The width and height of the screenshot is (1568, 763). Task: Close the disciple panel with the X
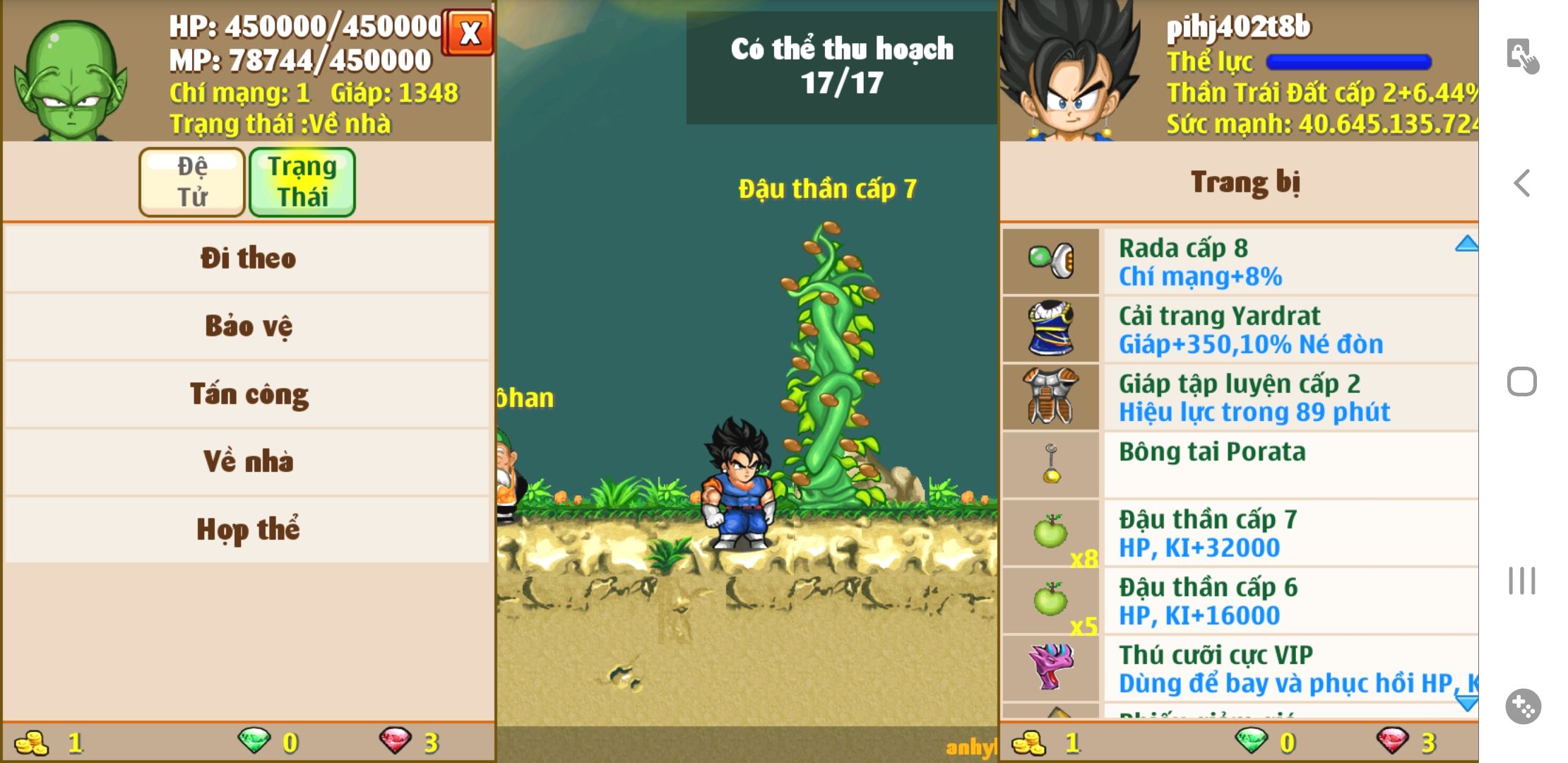pyautogui.click(x=469, y=32)
